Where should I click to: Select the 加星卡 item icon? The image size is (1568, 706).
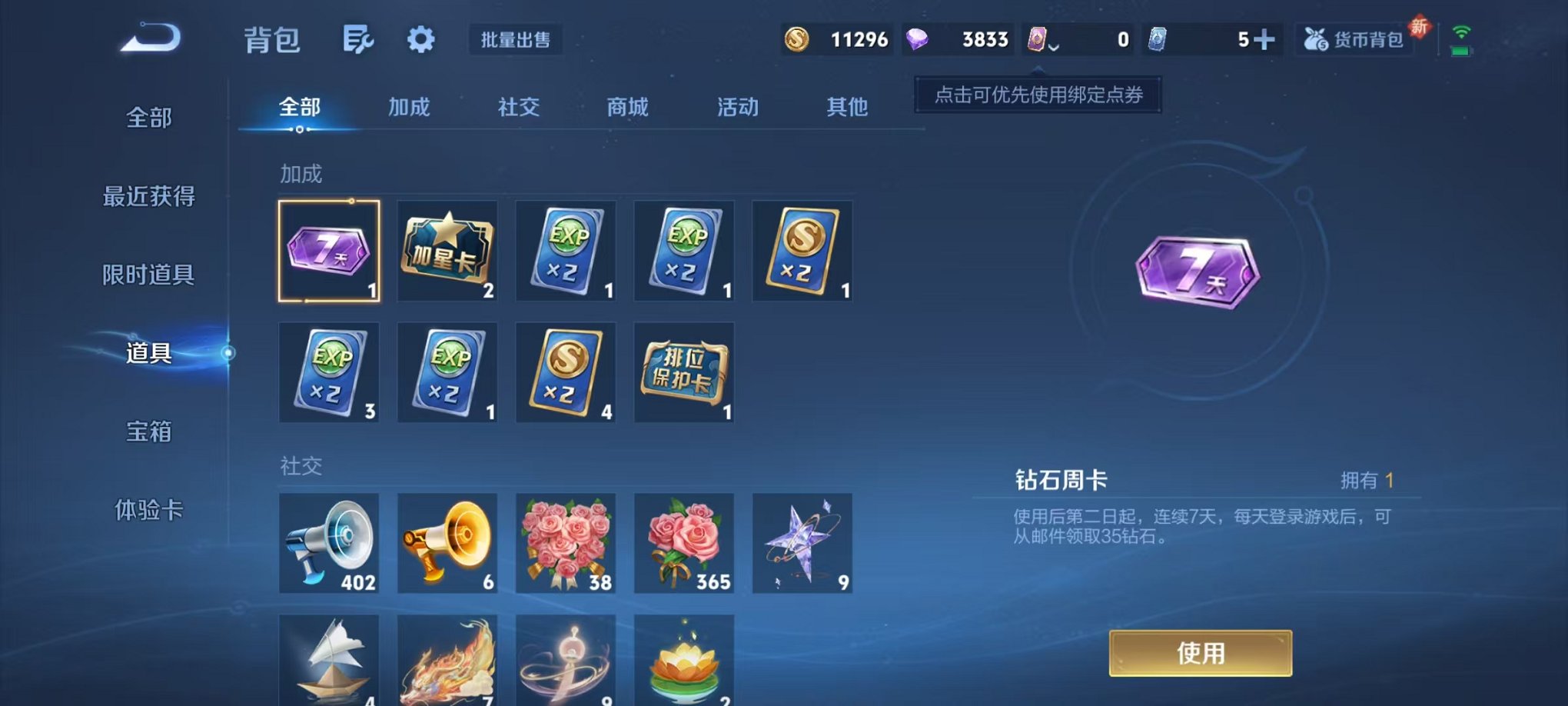pos(447,251)
